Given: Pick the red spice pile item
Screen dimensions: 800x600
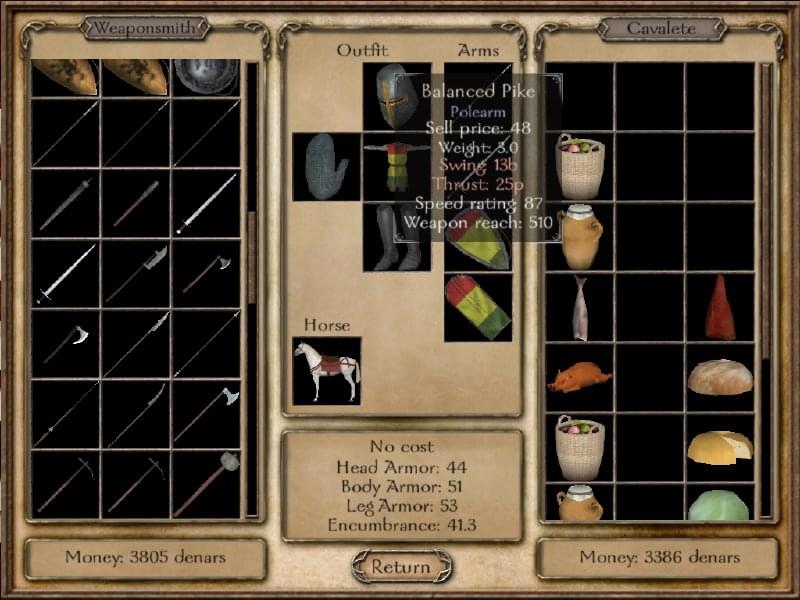Looking at the screenshot, I should (x=720, y=307).
